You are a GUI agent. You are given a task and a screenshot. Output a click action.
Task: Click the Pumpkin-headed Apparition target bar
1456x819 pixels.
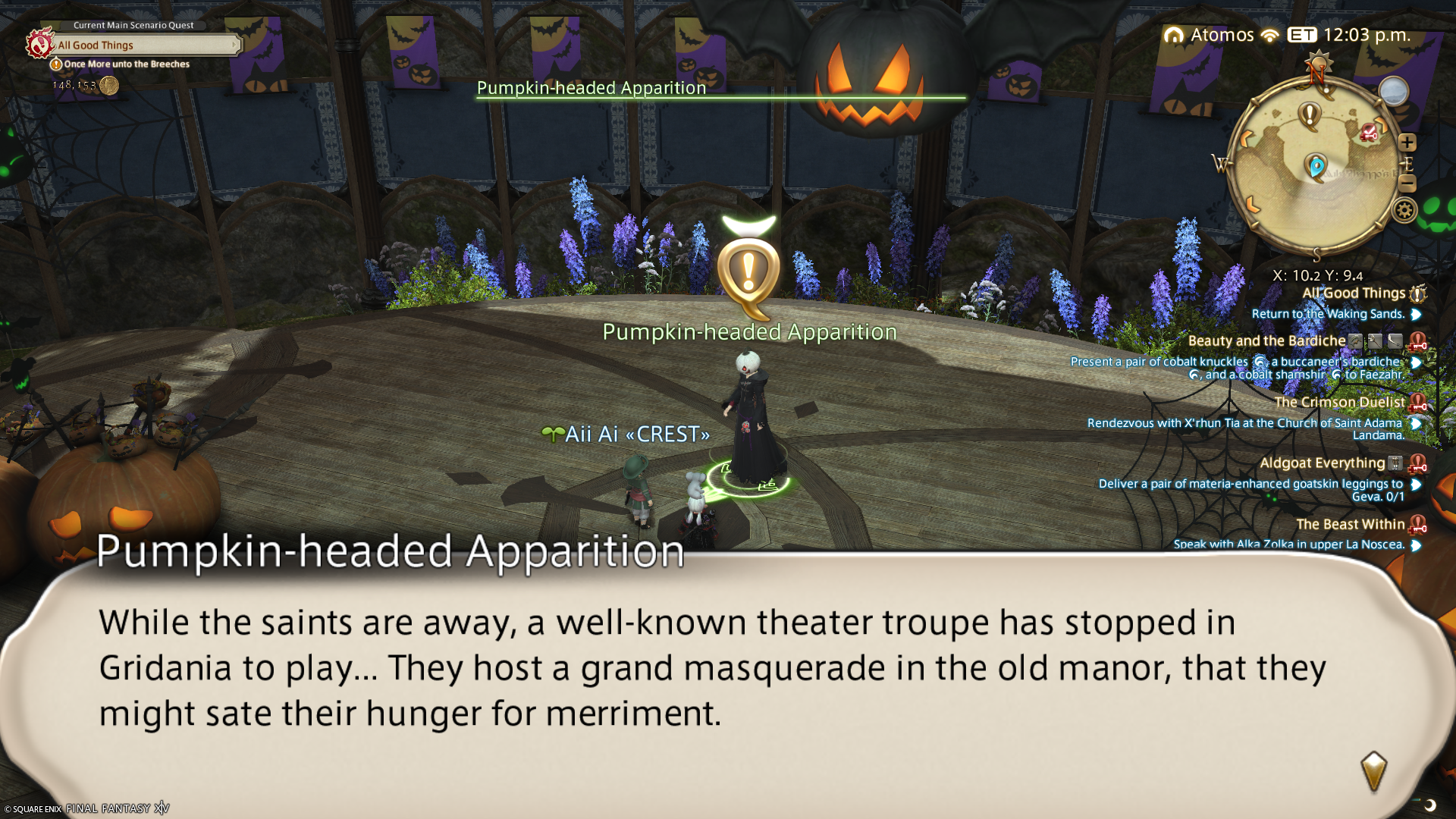point(720,89)
